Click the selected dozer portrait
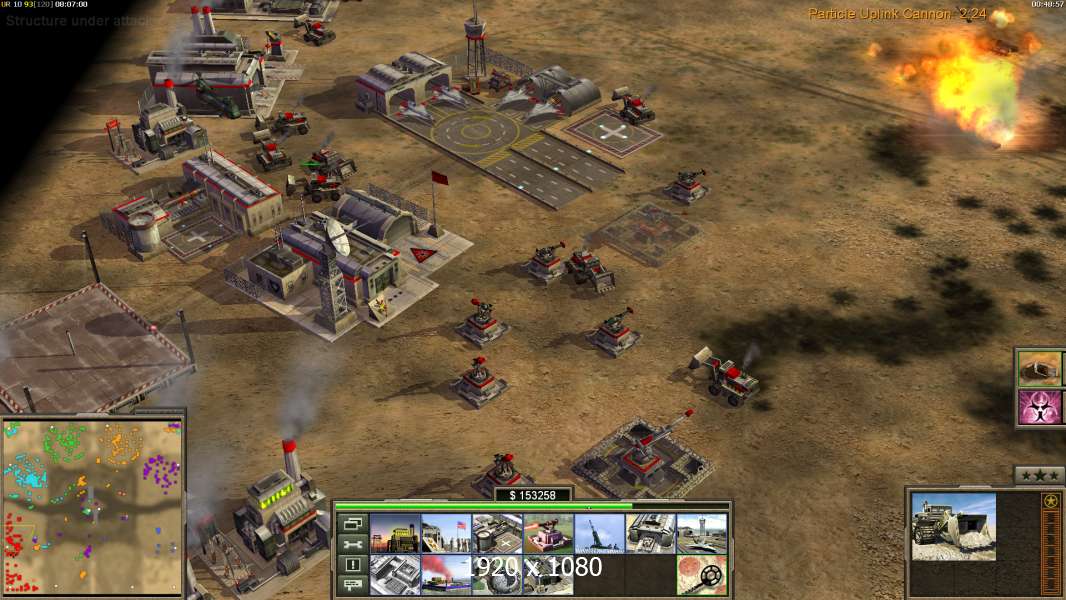Image resolution: width=1066 pixels, height=600 pixels. [953, 526]
